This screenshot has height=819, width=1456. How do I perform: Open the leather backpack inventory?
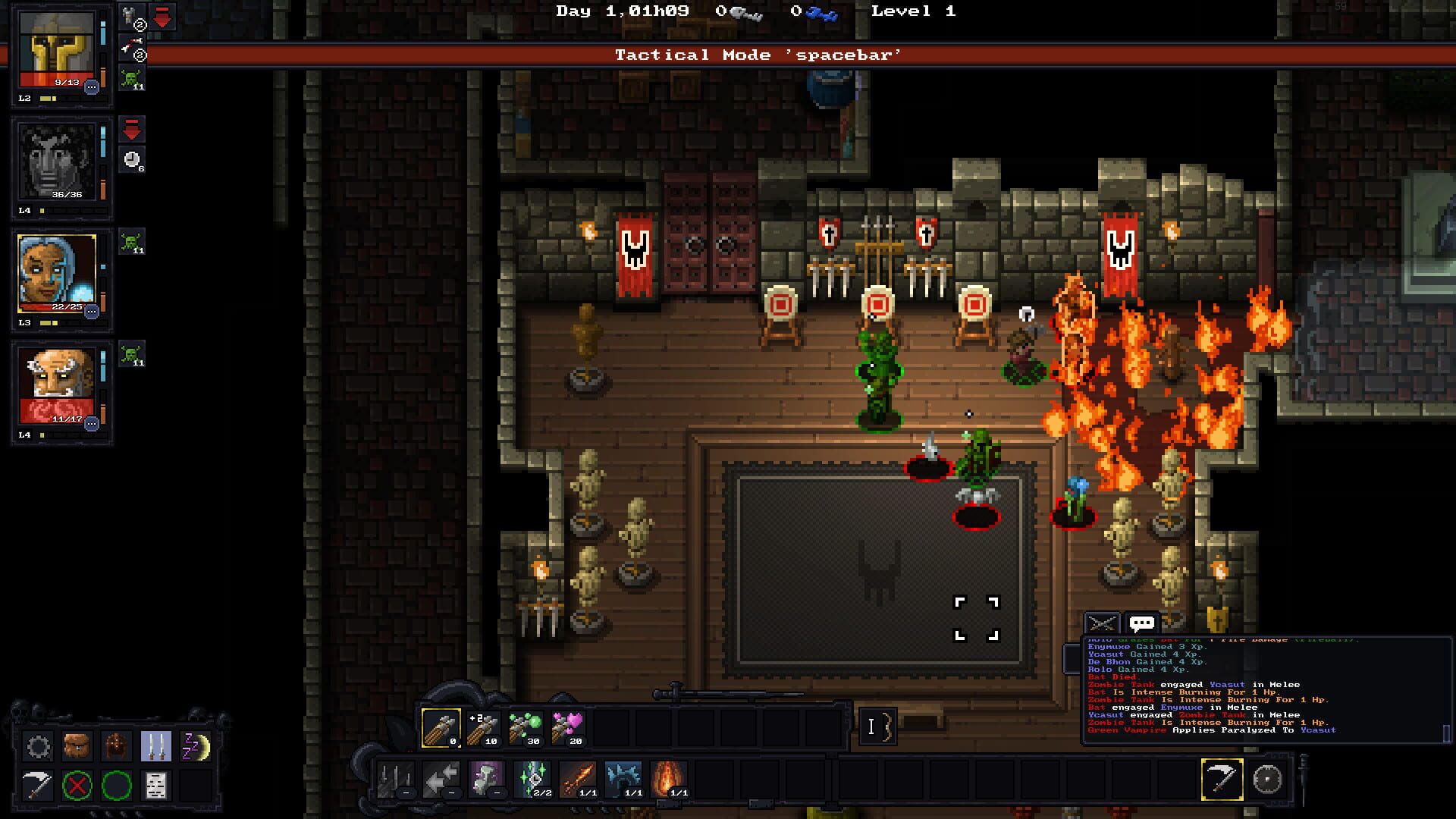pyautogui.click(x=77, y=747)
